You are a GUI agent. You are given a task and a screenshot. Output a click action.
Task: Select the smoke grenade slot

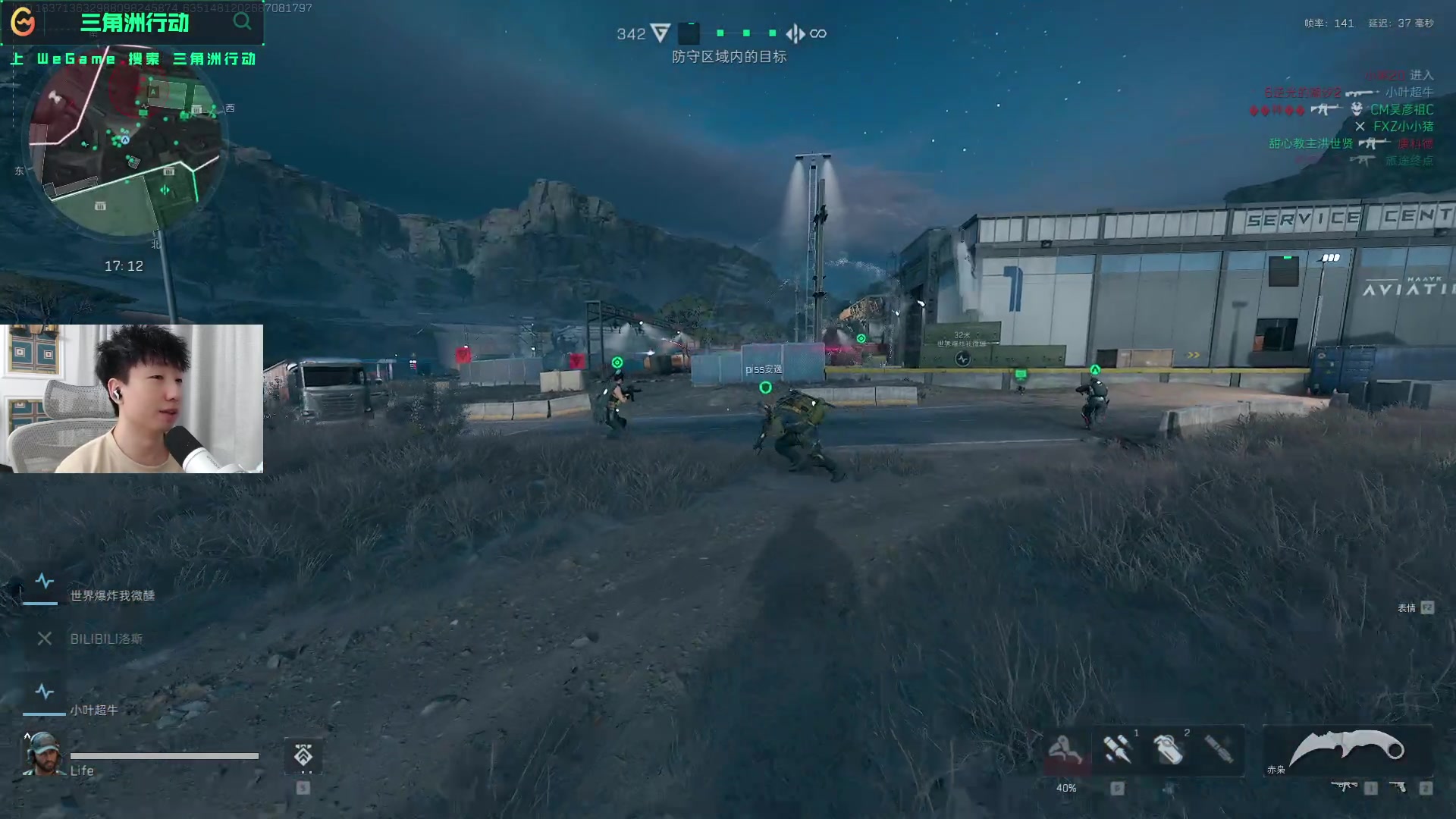coord(1169,749)
